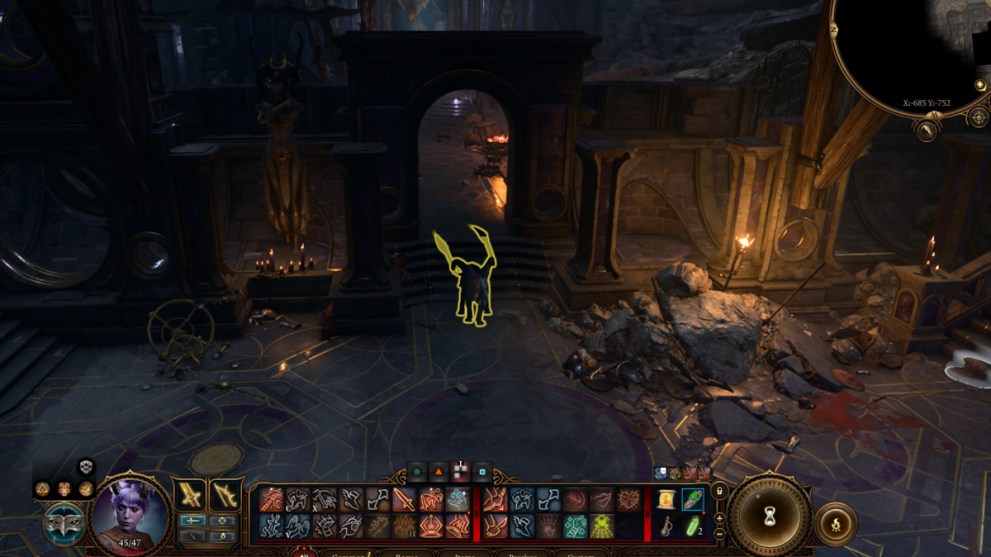991x557 pixels.
Task: Activate the yellow-green glowing spell icon
Action: point(602,525)
